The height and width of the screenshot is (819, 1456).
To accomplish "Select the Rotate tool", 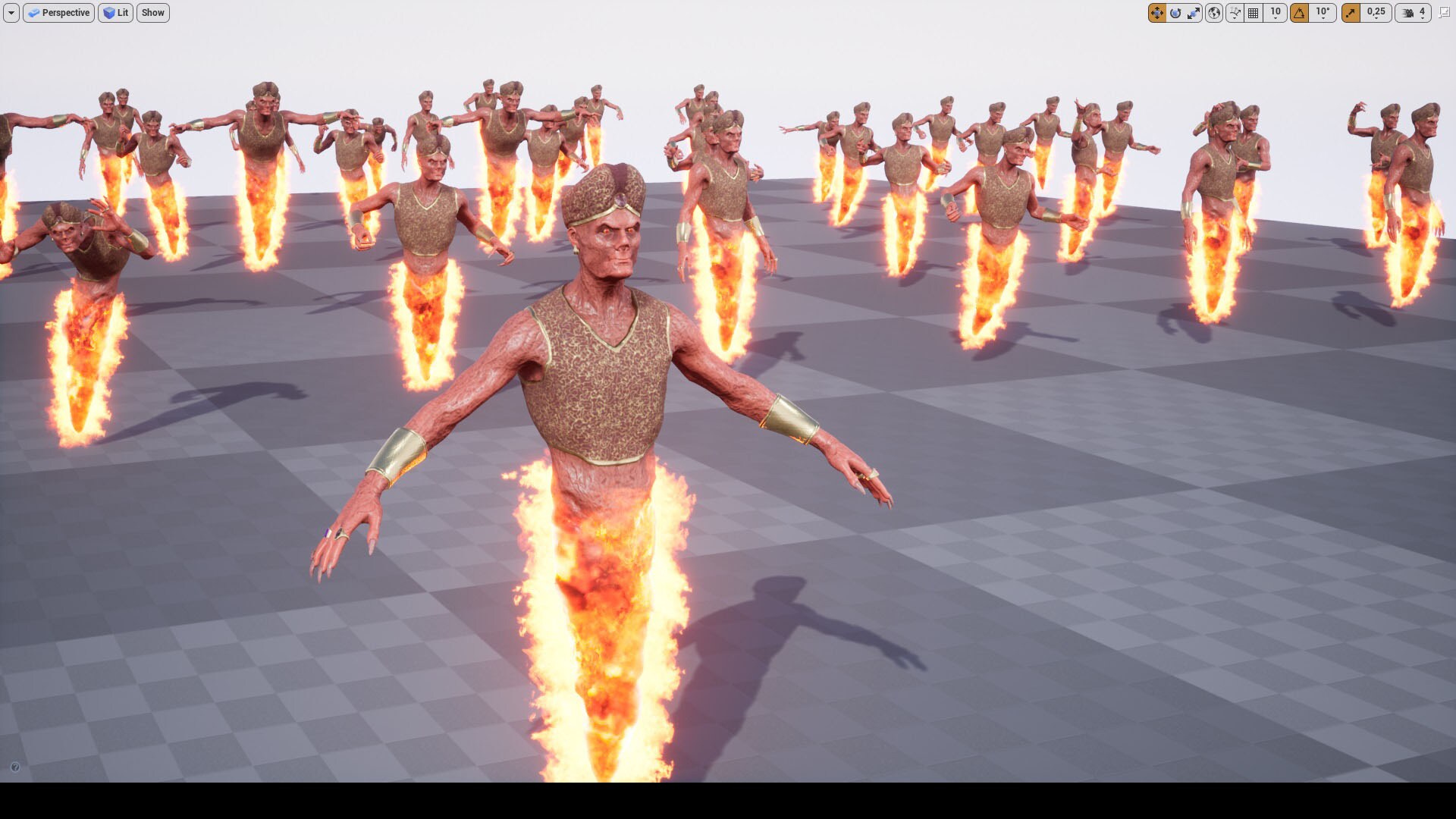I will coord(1176,13).
